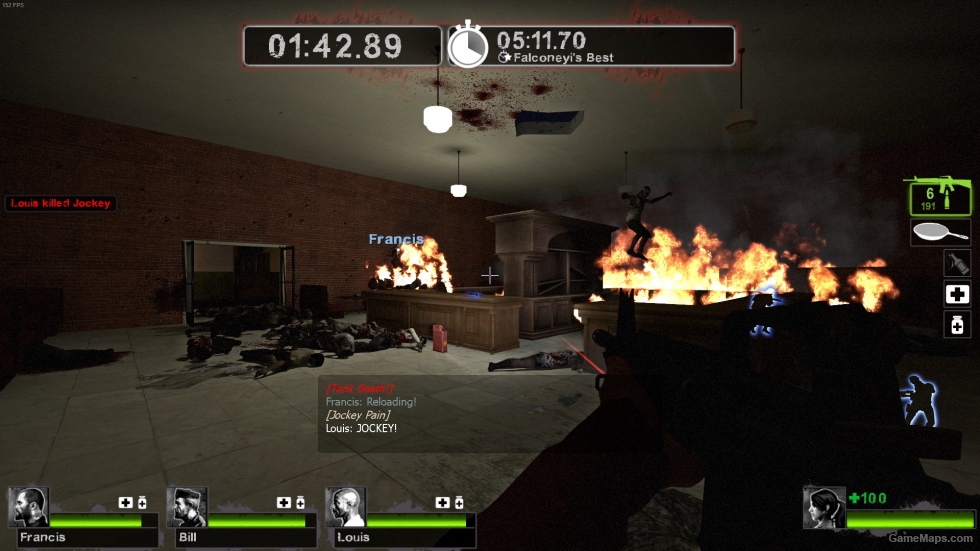Screen dimensions: 980x551
Task: Select the molotov bottle slot
Action: tap(957, 263)
